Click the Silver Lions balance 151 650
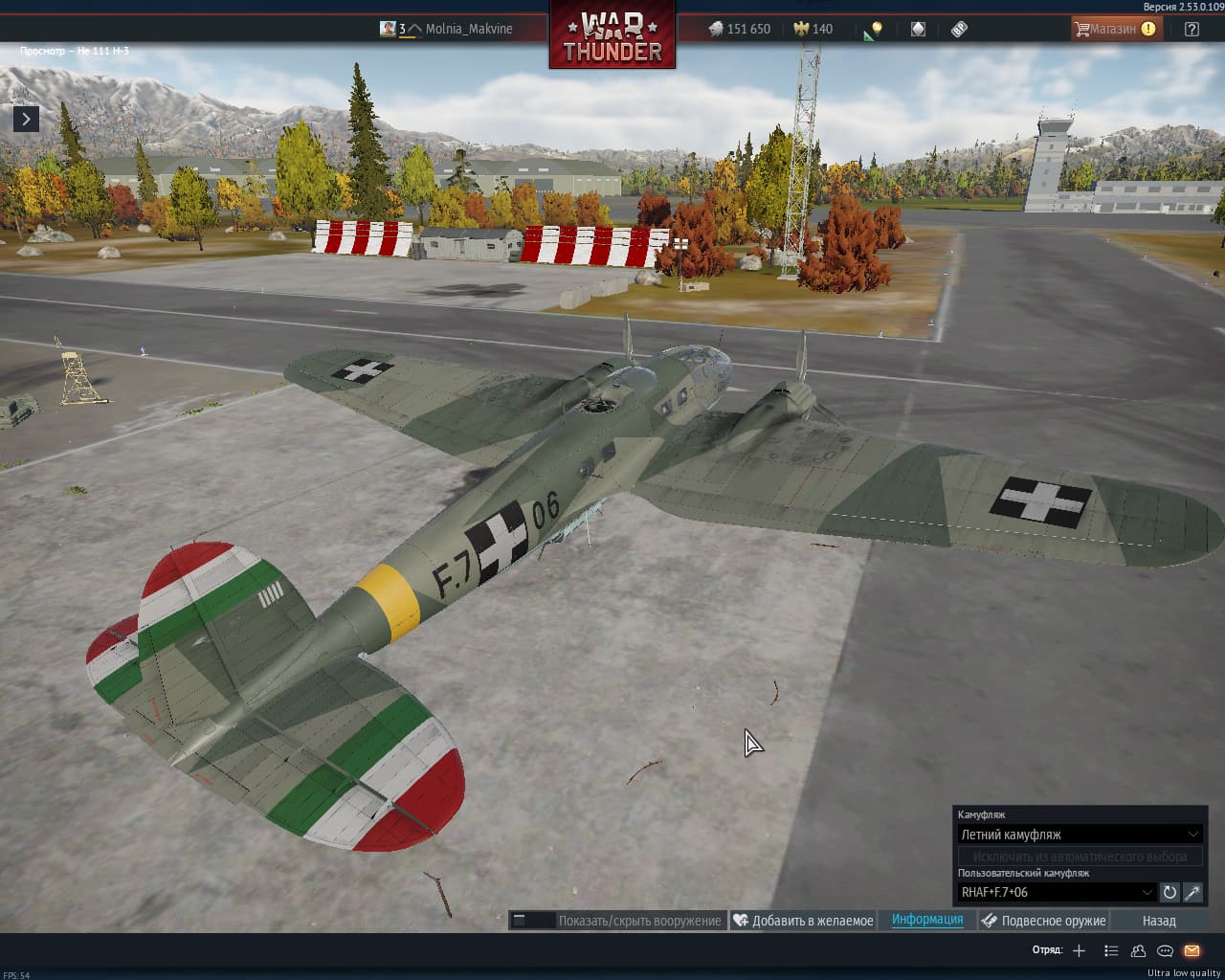1225x980 pixels. [740, 29]
